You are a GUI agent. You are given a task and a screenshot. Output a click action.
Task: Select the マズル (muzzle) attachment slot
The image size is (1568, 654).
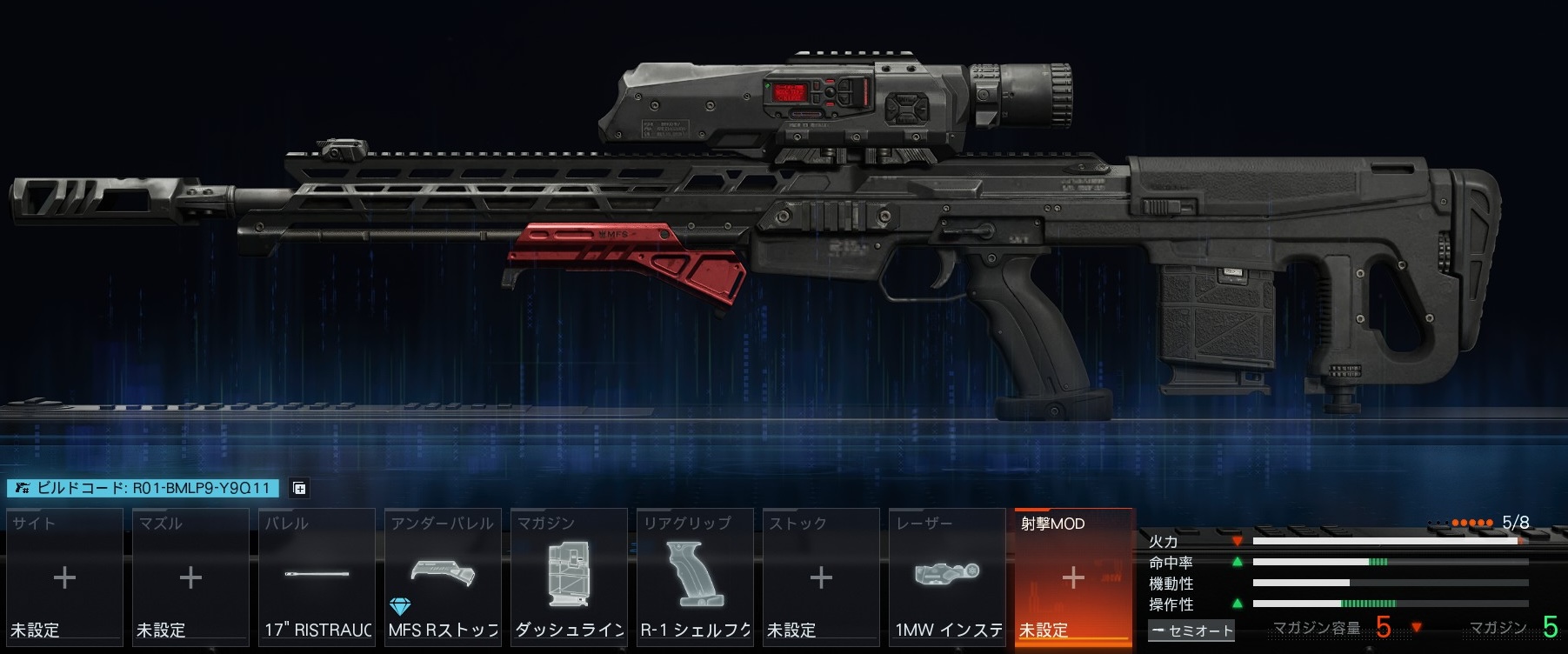click(190, 577)
